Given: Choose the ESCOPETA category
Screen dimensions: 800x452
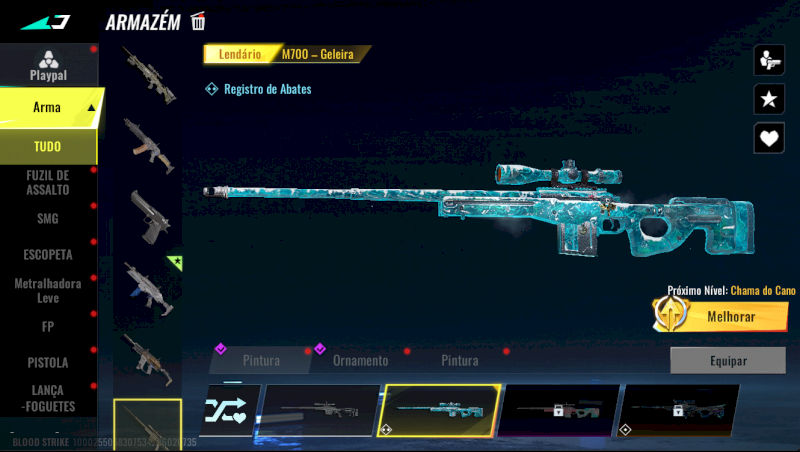Looking at the screenshot, I should pyautogui.click(x=48, y=255).
